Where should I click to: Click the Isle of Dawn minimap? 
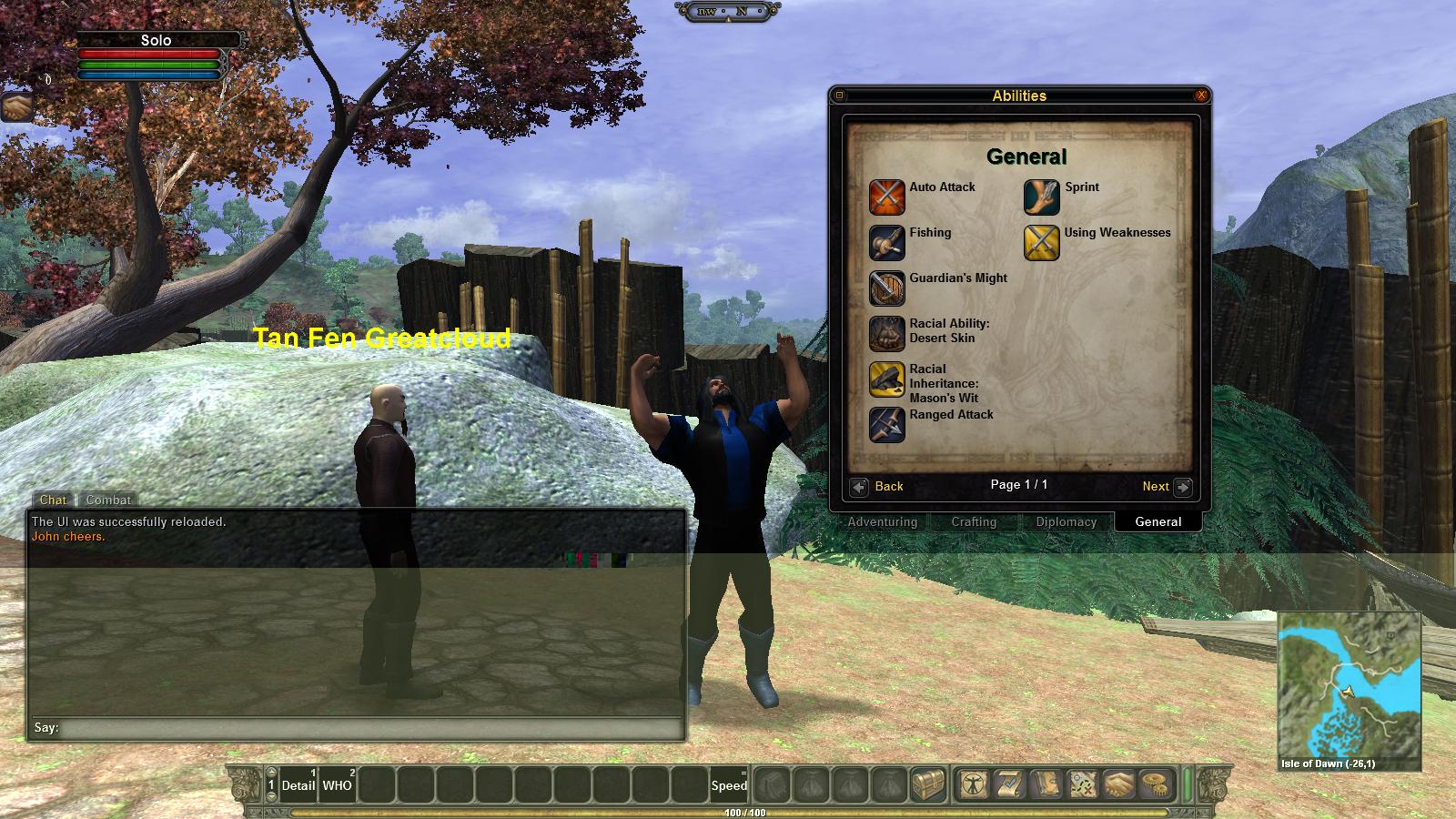tap(1349, 685)
